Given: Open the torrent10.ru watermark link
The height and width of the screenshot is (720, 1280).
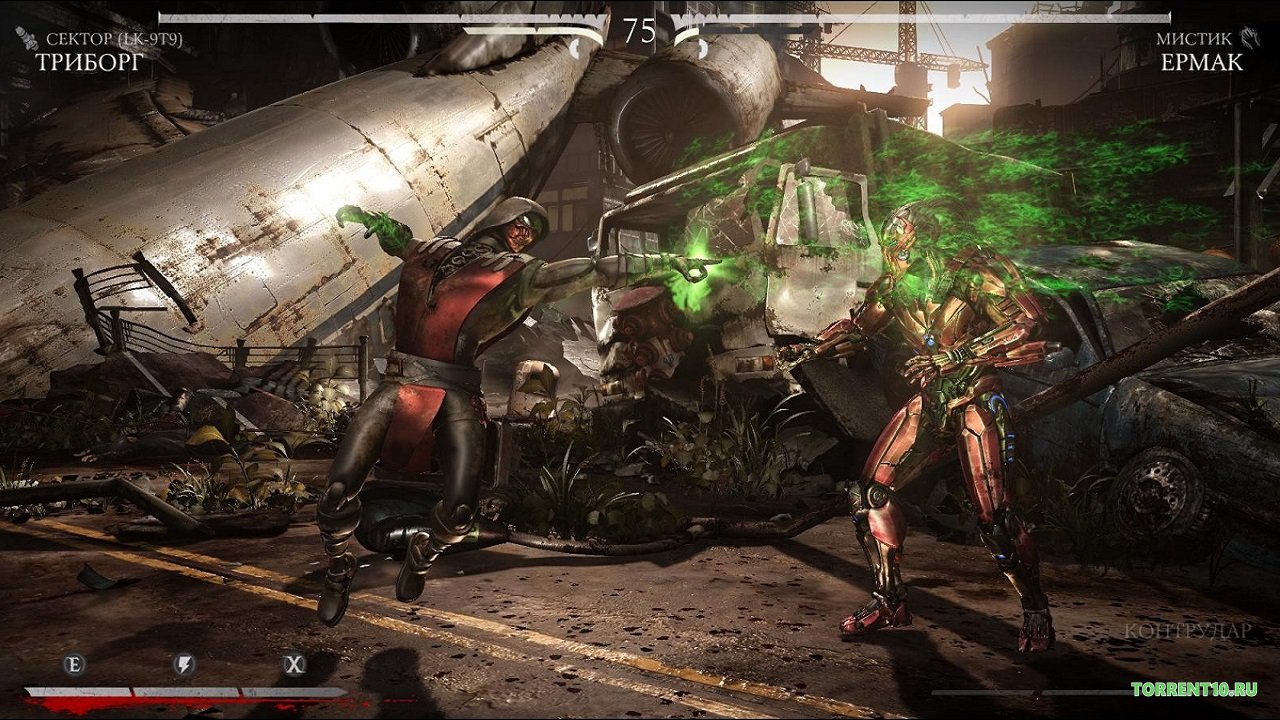Looking at the screenshot, I should click(x=1194, y=689).
